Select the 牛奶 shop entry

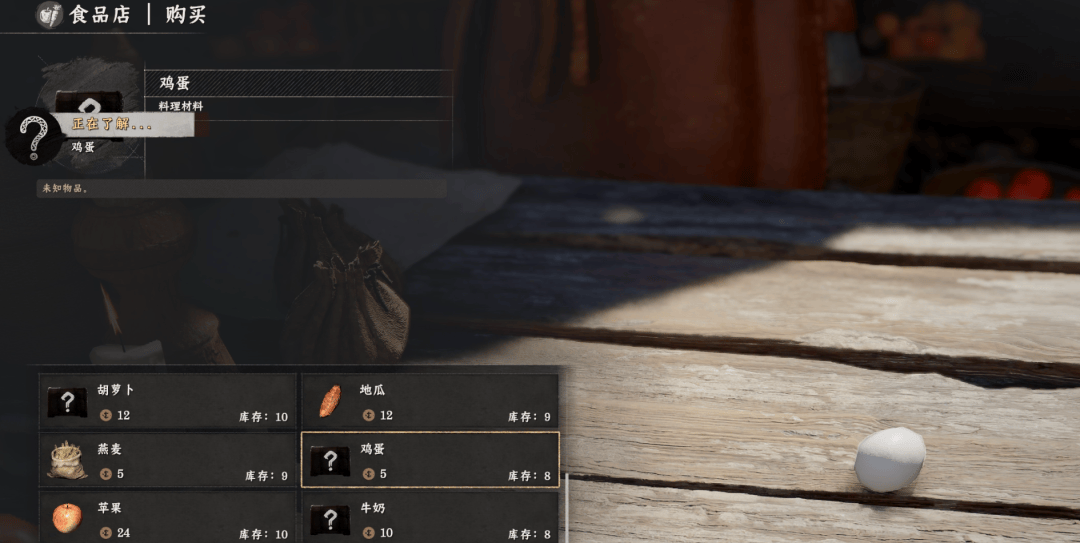pyautogui.click(x=430, y=518)
